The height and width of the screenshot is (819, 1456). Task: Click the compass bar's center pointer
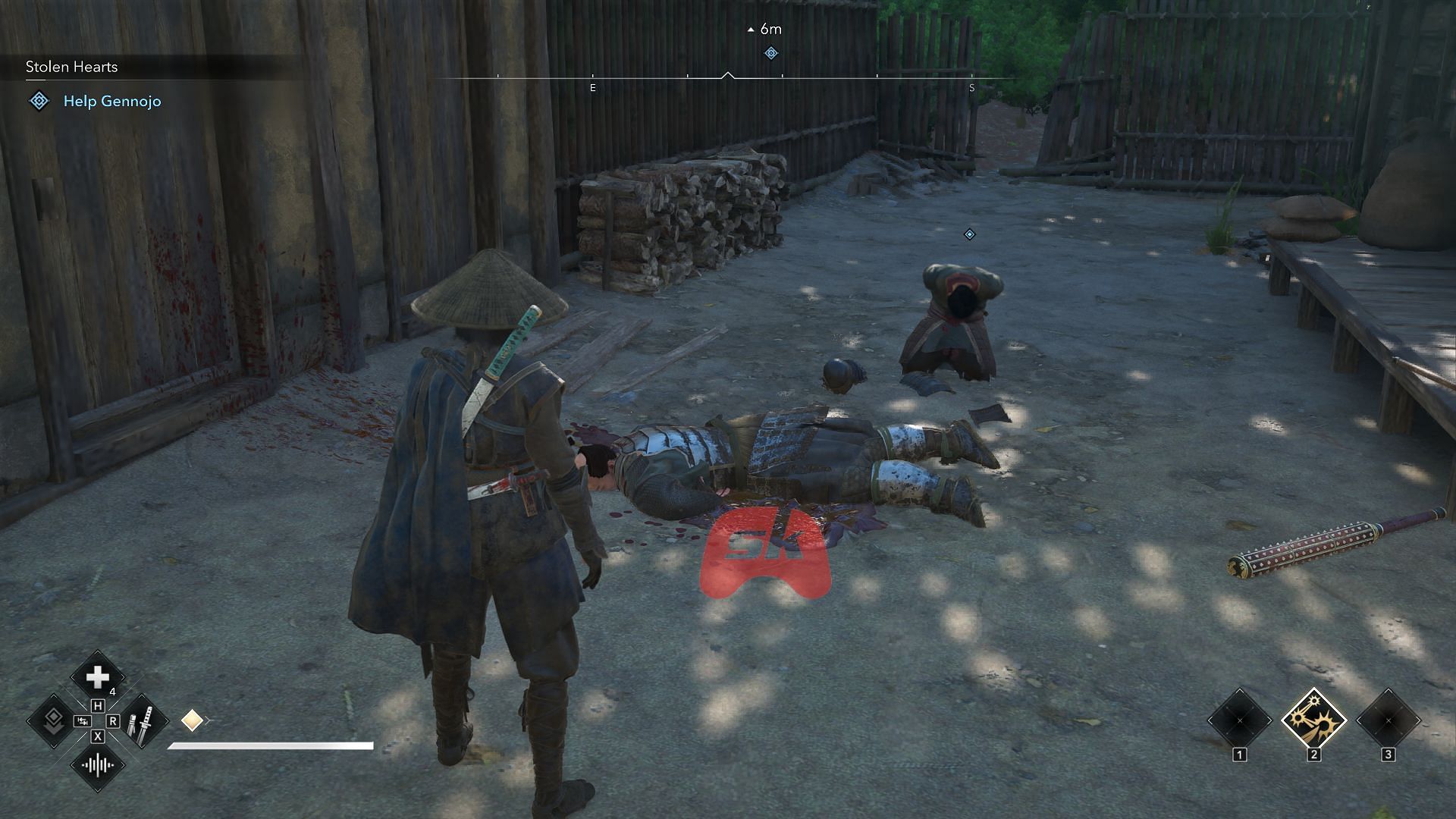tap(728, 75)
